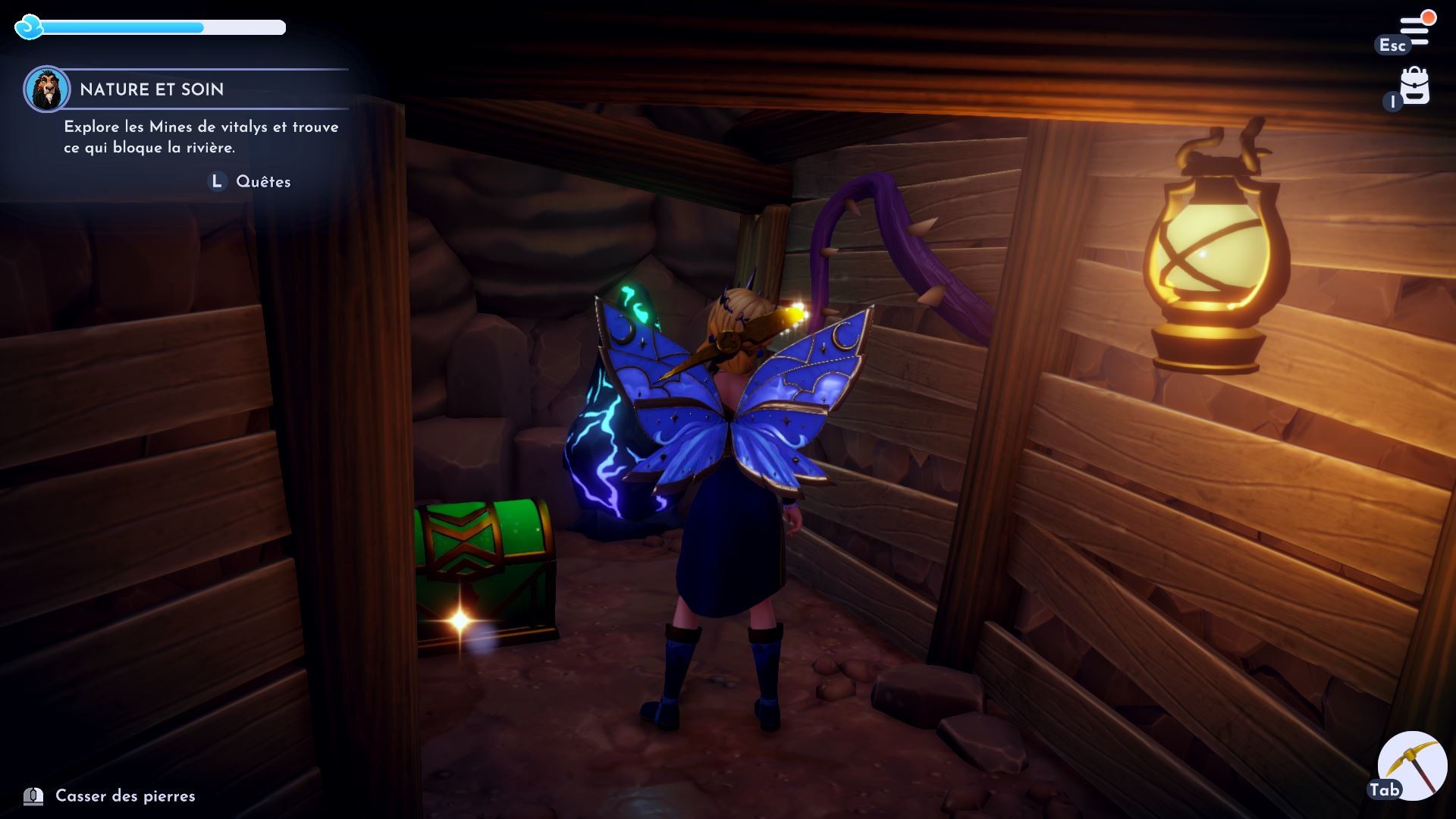Image resolution: width=1456 pixels, height=819 pixels.
Task: Click Scar's portrait on the quest banner
Action: click(47, 89)
